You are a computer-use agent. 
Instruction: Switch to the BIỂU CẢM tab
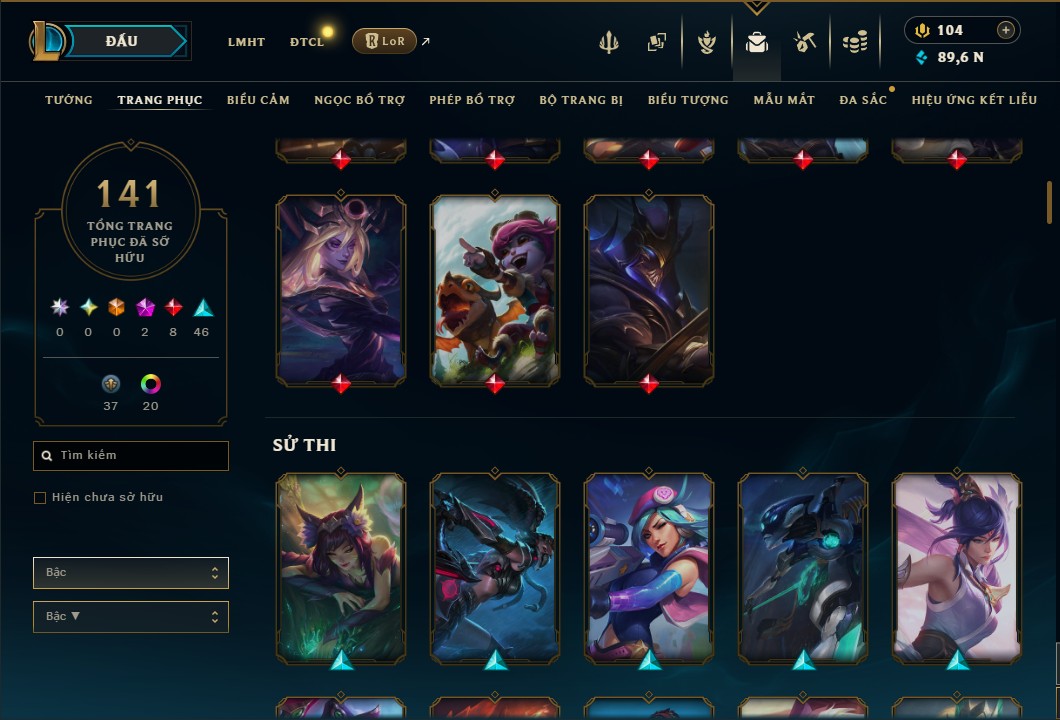tap(258, 100)
